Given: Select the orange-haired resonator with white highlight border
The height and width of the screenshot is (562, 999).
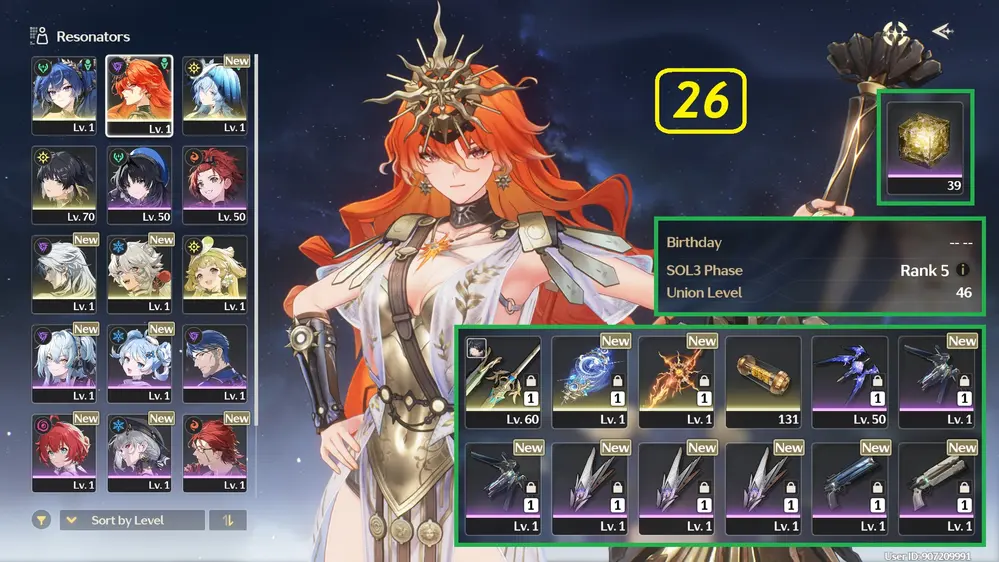Looking at the screenshot, I should tap(139, 95).
